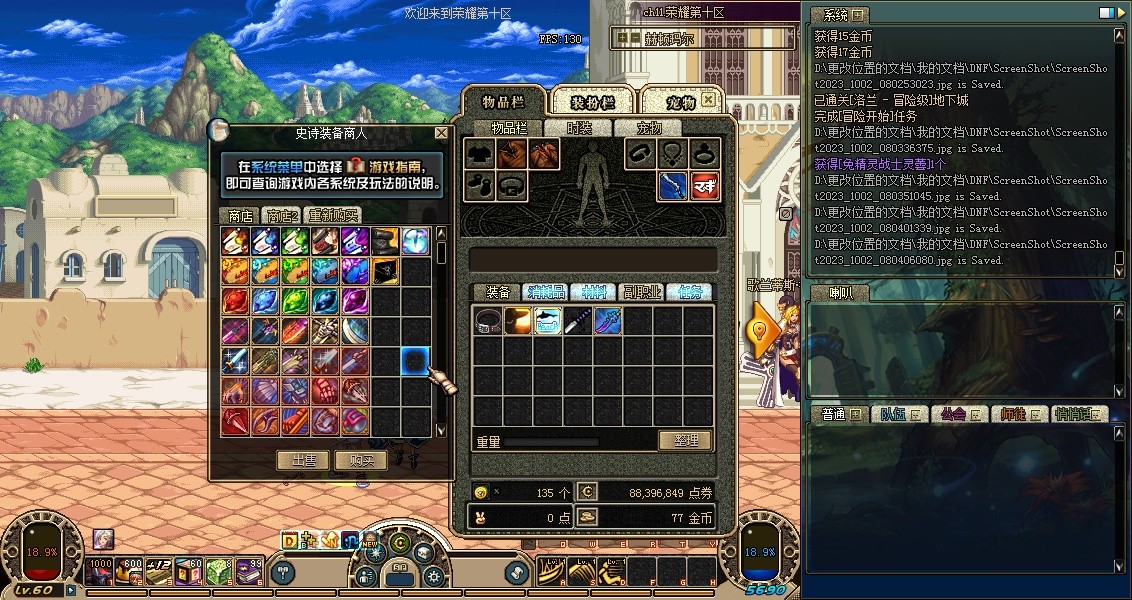This screenshot has height=600, width=1132.
Task: Click the 出售 sell button
Action: 303,460
